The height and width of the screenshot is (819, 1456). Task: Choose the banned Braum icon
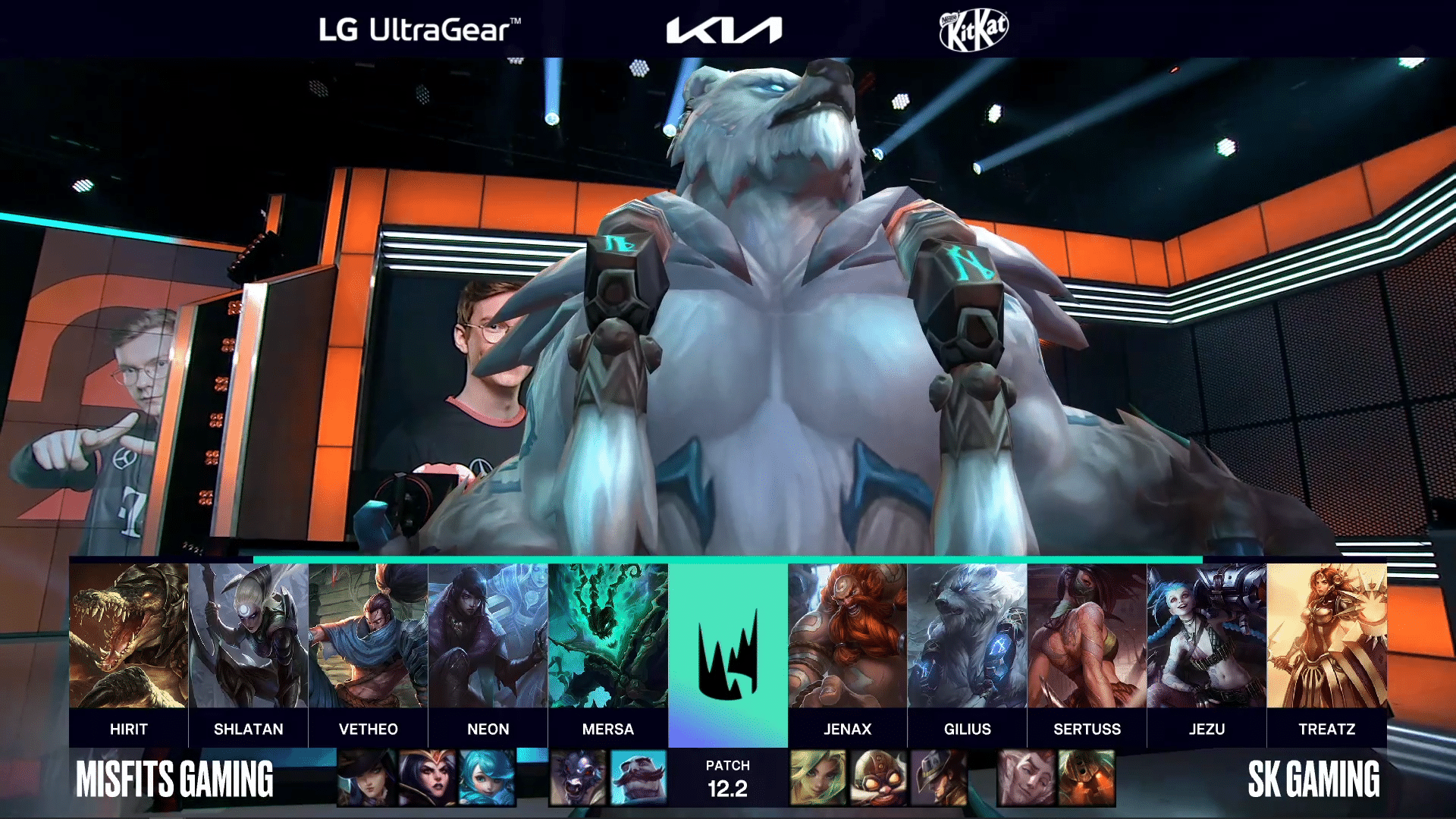tap(639, 778)
